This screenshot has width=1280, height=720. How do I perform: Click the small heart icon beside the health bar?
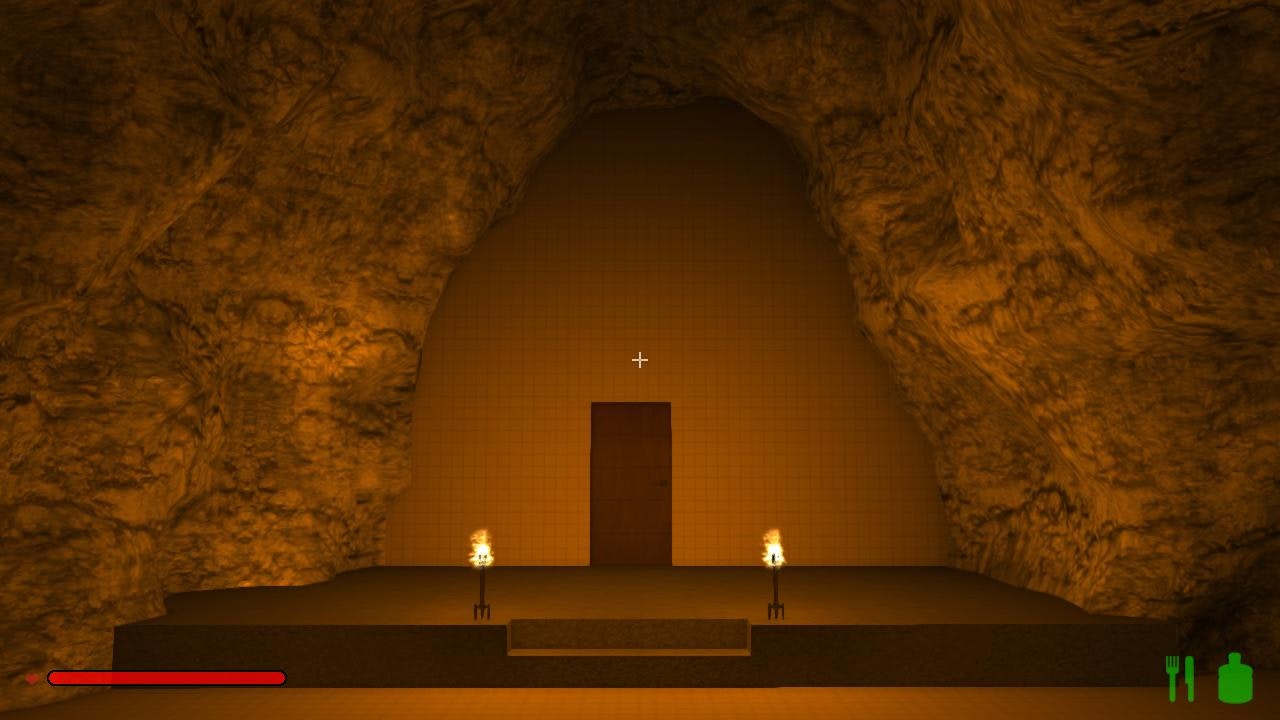[33, 677]
